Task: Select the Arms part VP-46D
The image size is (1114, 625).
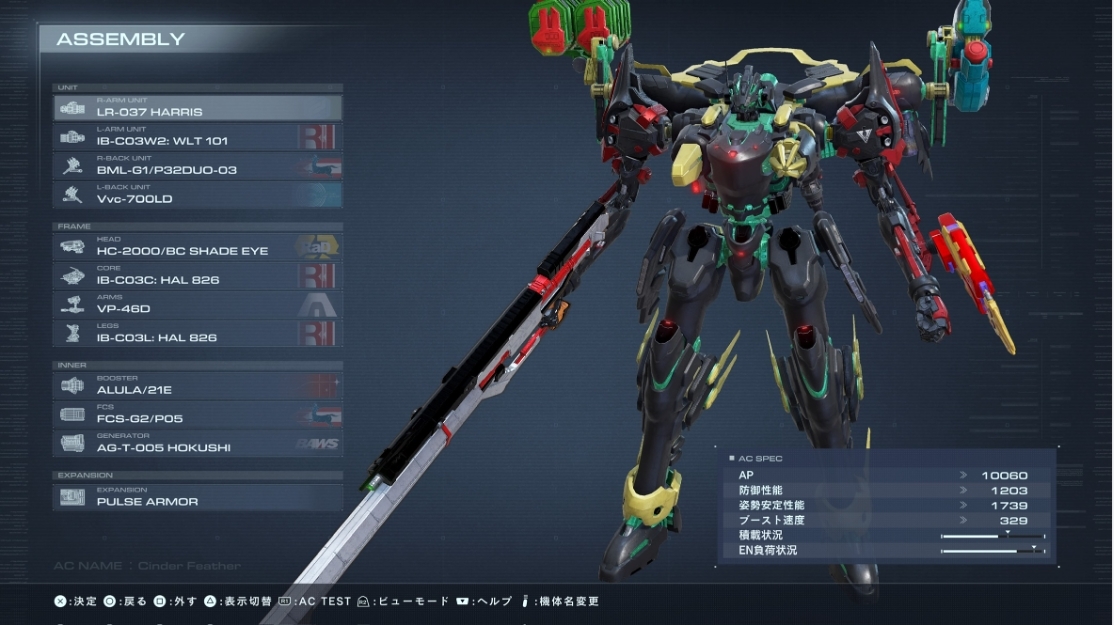Action: click(198, 305)
